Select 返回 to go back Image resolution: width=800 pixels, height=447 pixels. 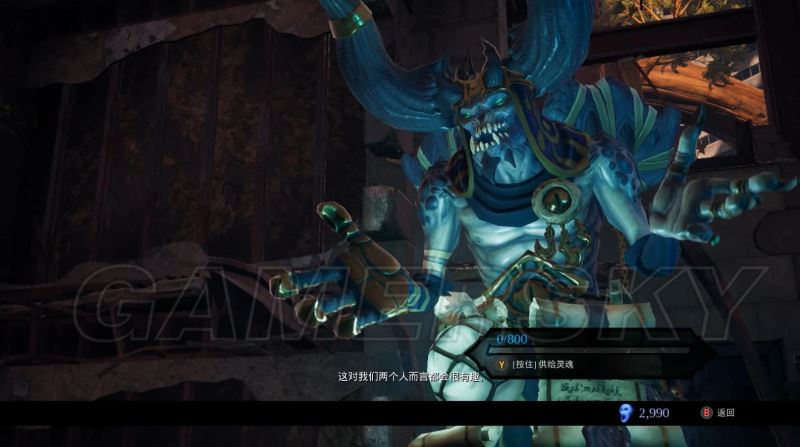click(x=718, y=412)
